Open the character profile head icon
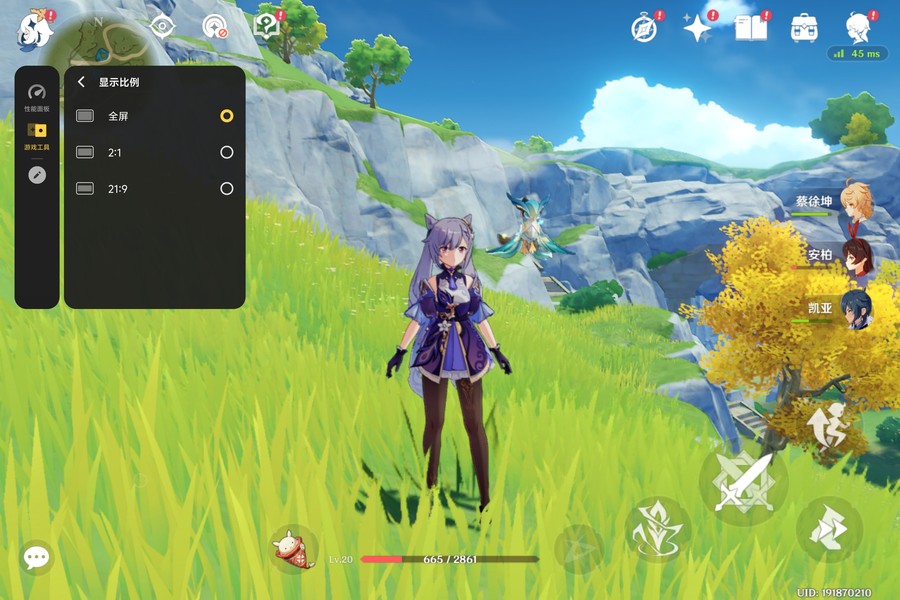 [x=857, y=27]
